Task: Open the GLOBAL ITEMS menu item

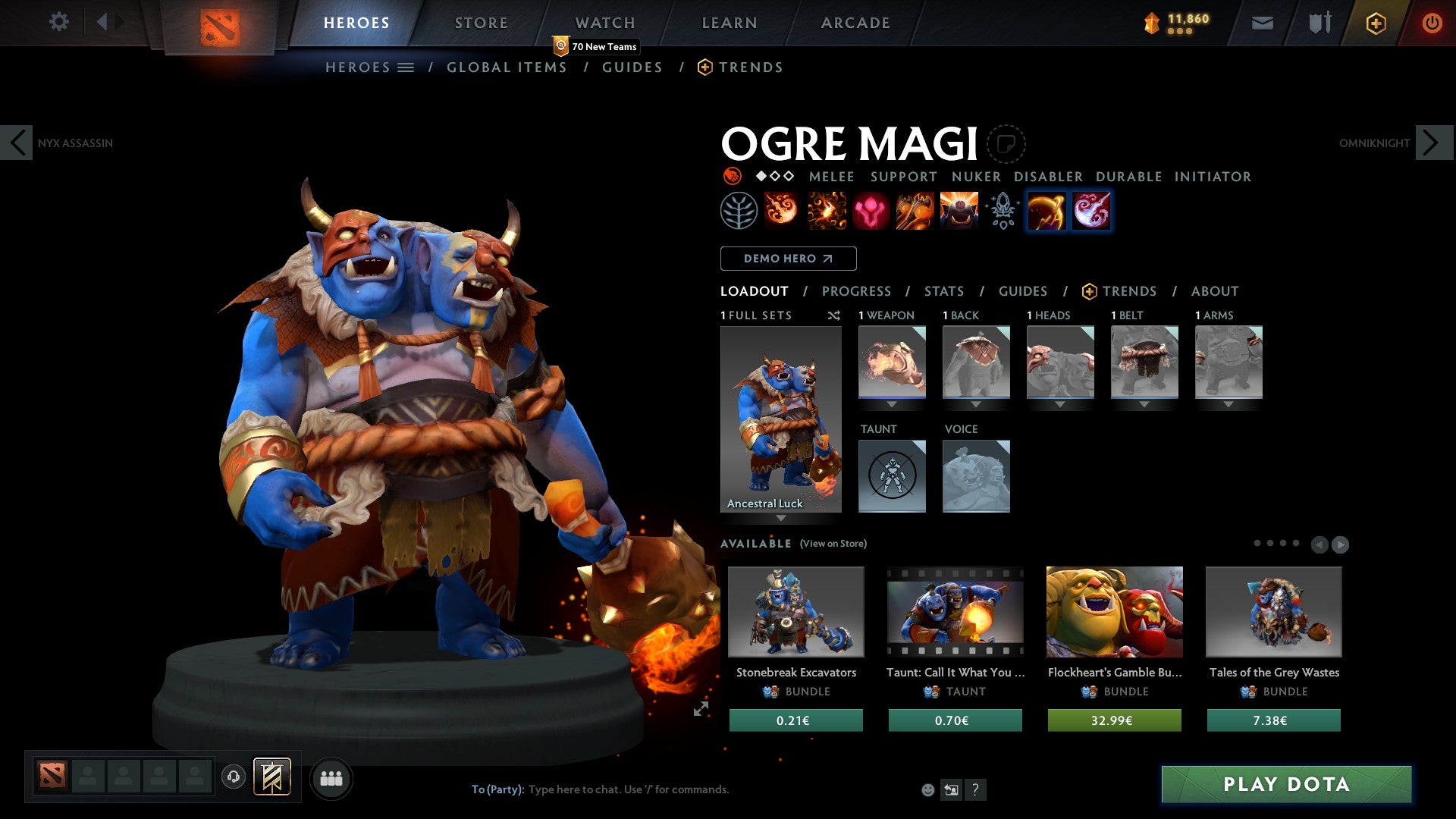Action: pos(507,67)
